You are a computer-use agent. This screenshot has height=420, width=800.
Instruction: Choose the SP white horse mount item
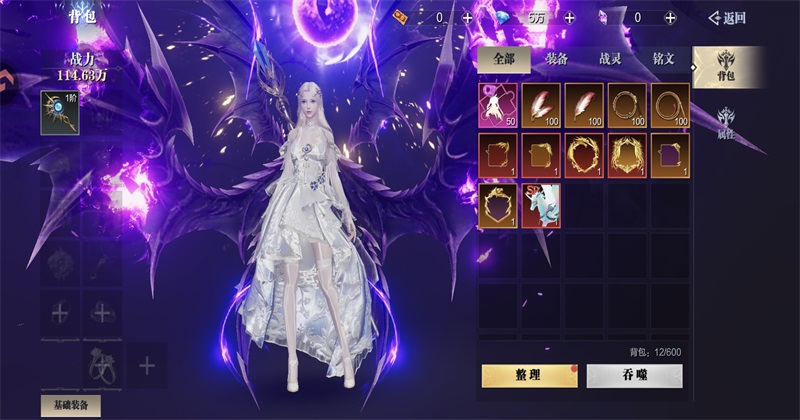[x=540, y=204]
